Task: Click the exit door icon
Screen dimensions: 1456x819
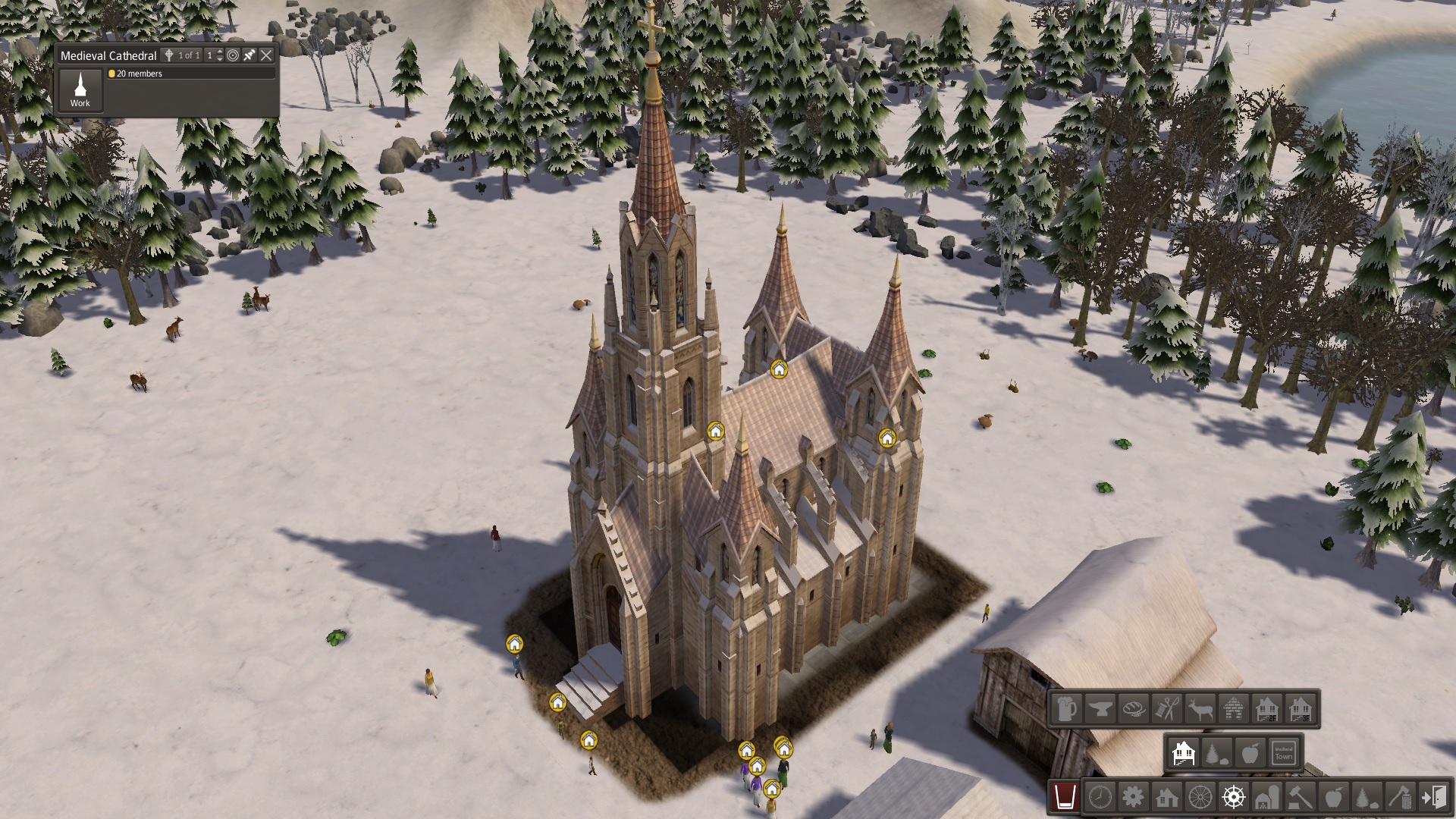Action: pos(1434,797)
